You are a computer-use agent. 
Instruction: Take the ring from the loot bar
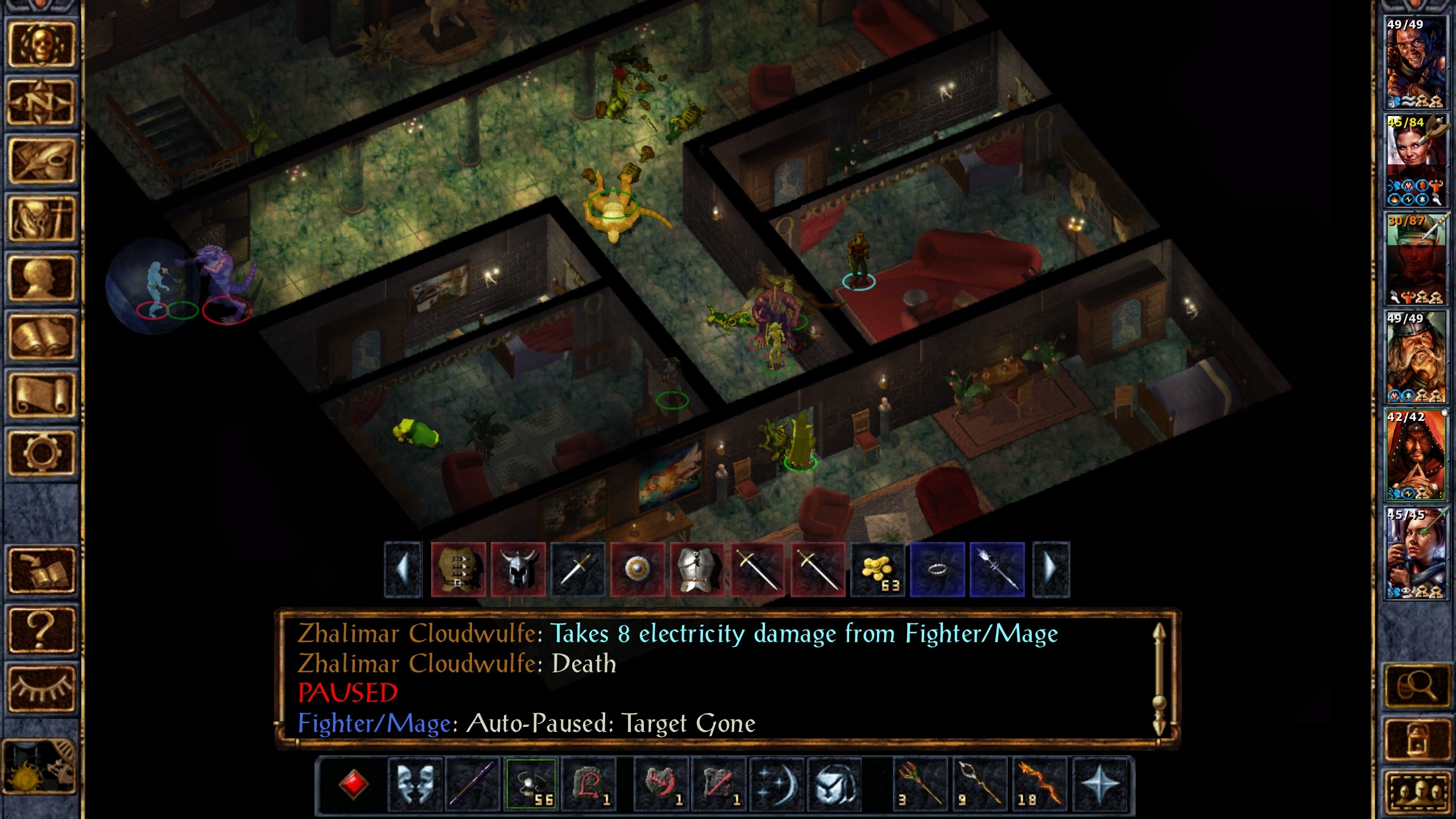pos(937,570)
